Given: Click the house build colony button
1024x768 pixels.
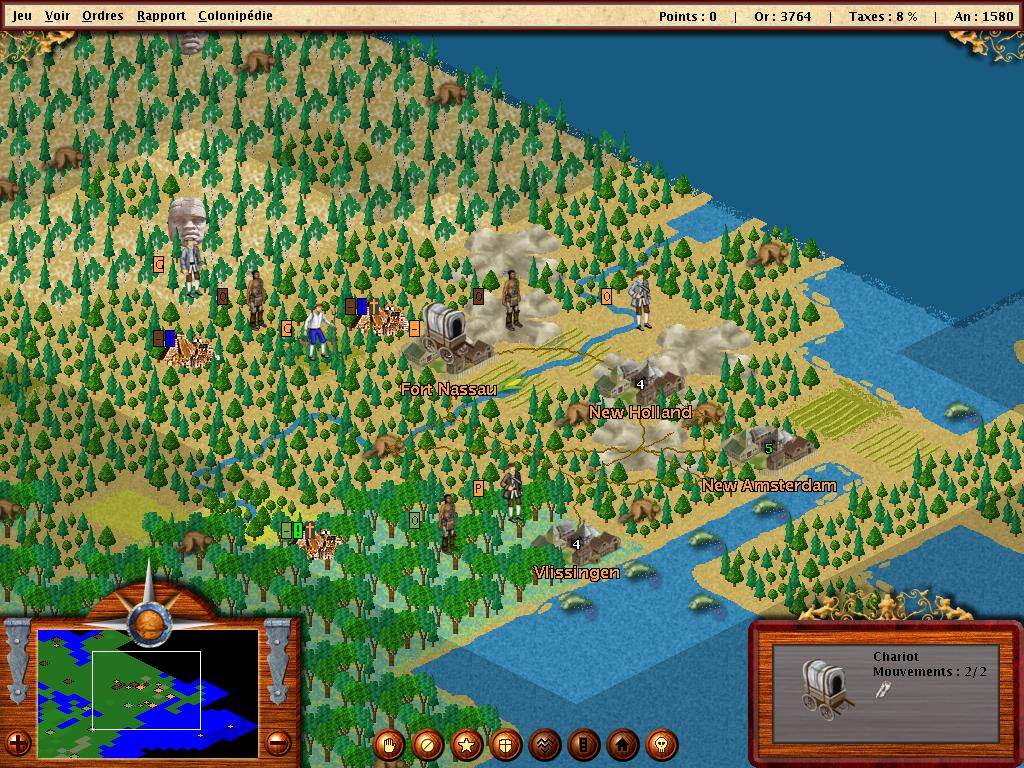Looking at the screenshot, I should [623, 744].
